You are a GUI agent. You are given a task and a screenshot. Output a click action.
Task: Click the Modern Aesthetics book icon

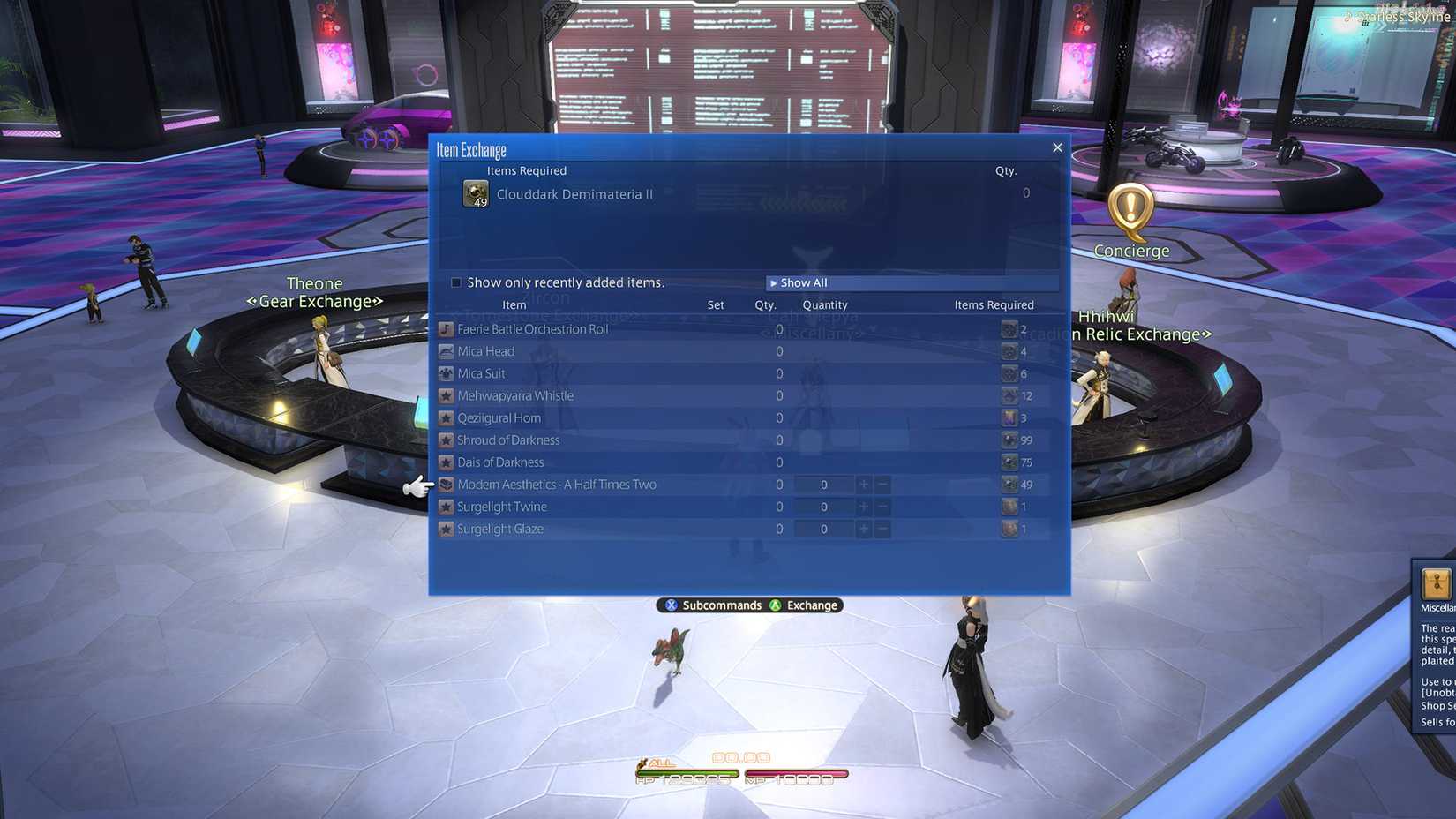click(446, 484)
